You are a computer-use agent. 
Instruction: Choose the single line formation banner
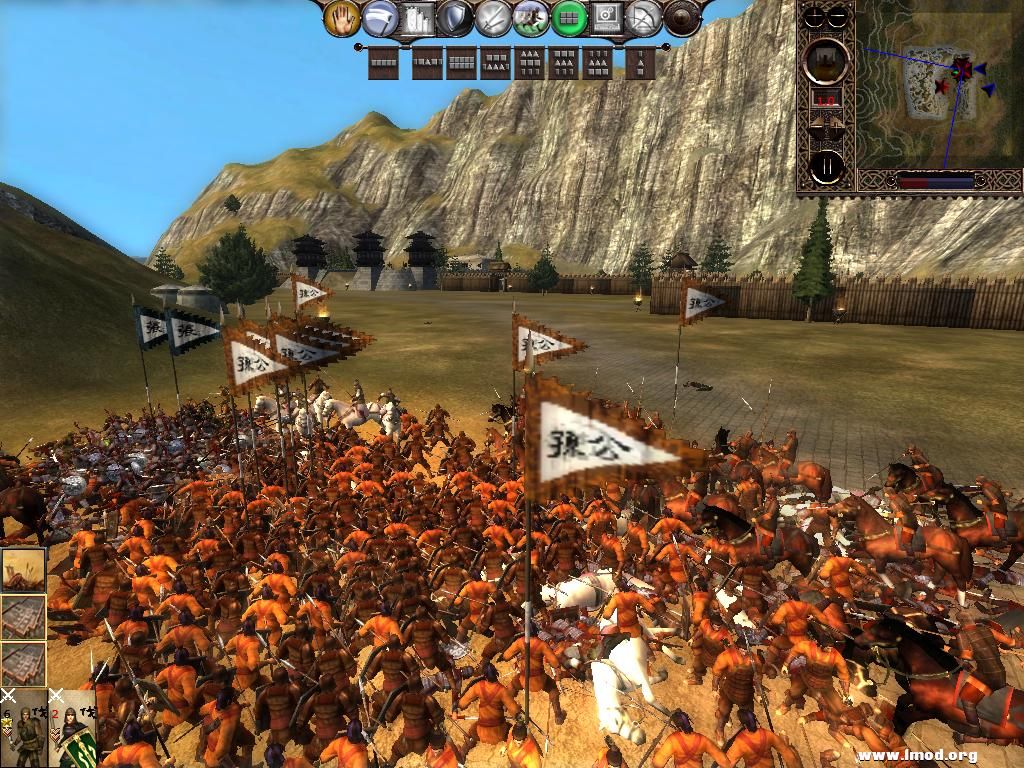coord(383,64)
